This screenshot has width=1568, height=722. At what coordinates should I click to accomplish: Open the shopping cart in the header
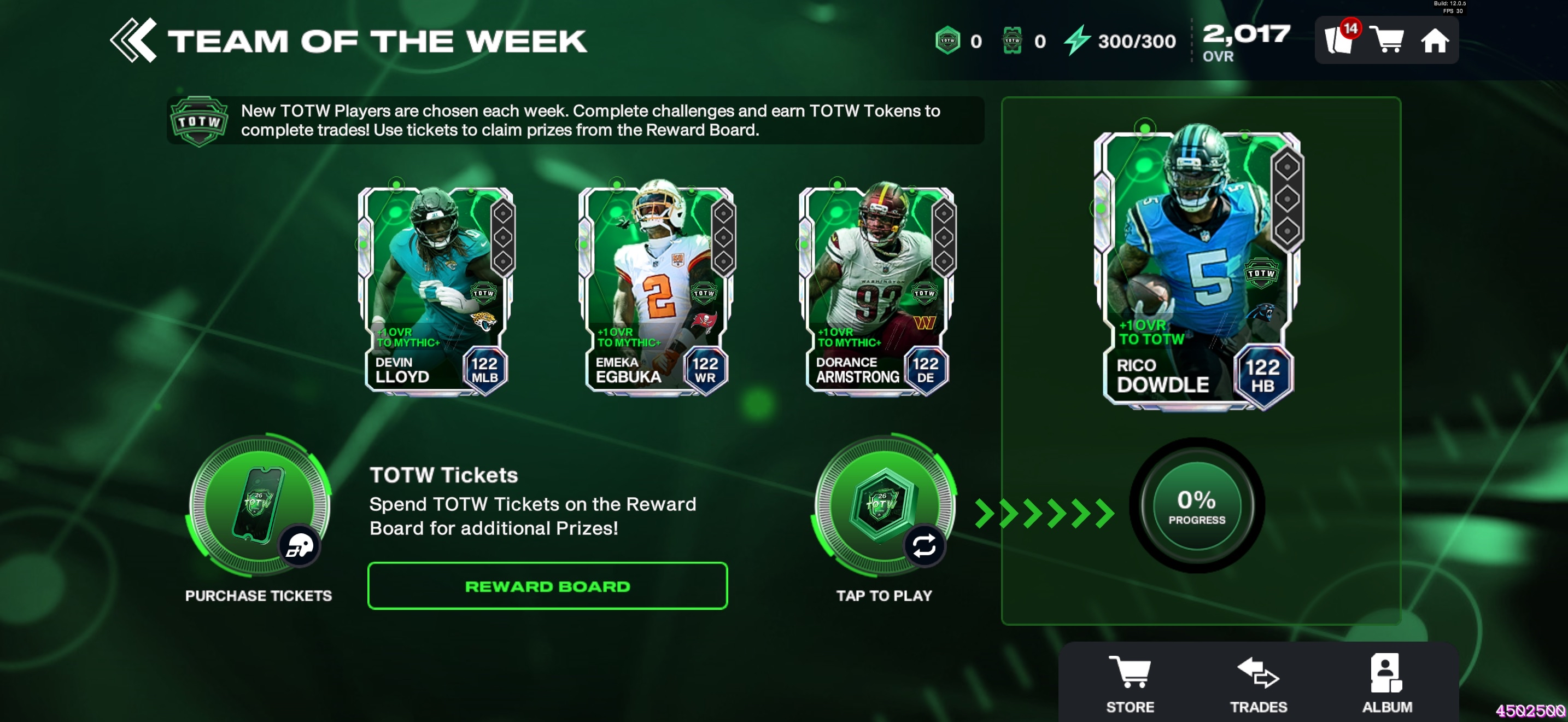[1386, 41]
